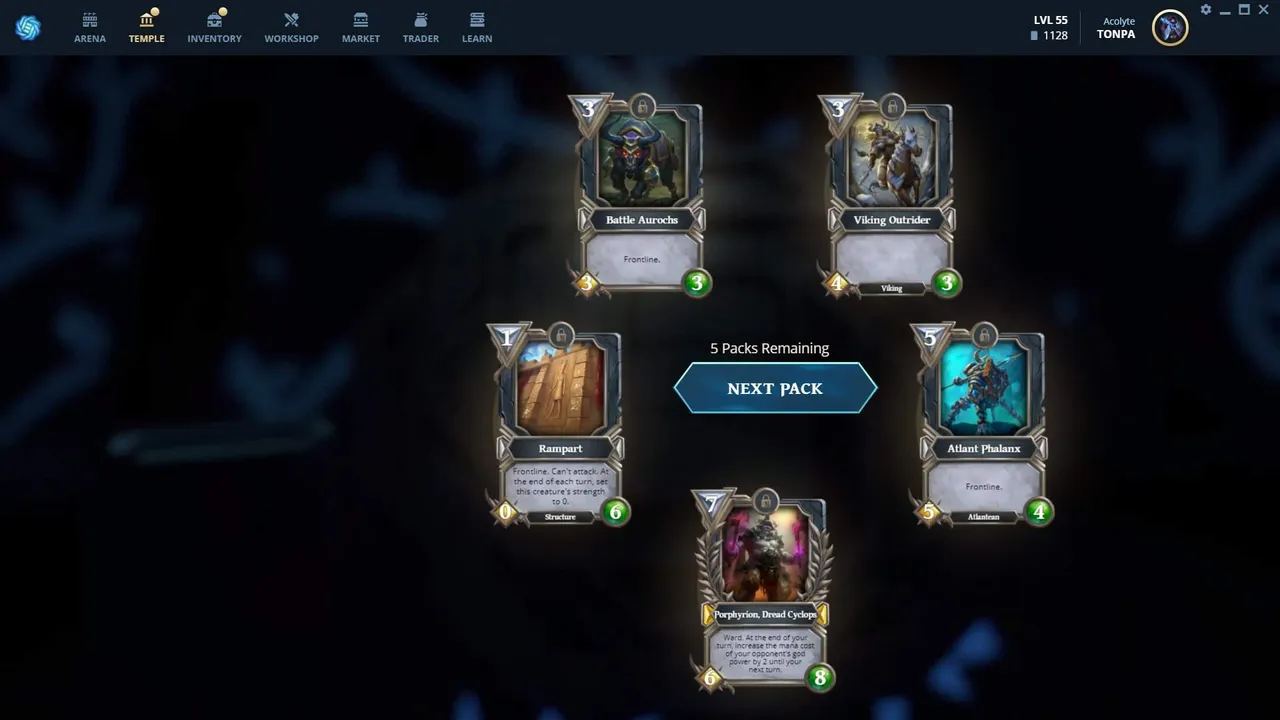This screenshot has width=1280, height=720.
Task: Go to the Arena tab
Action: 90,27
